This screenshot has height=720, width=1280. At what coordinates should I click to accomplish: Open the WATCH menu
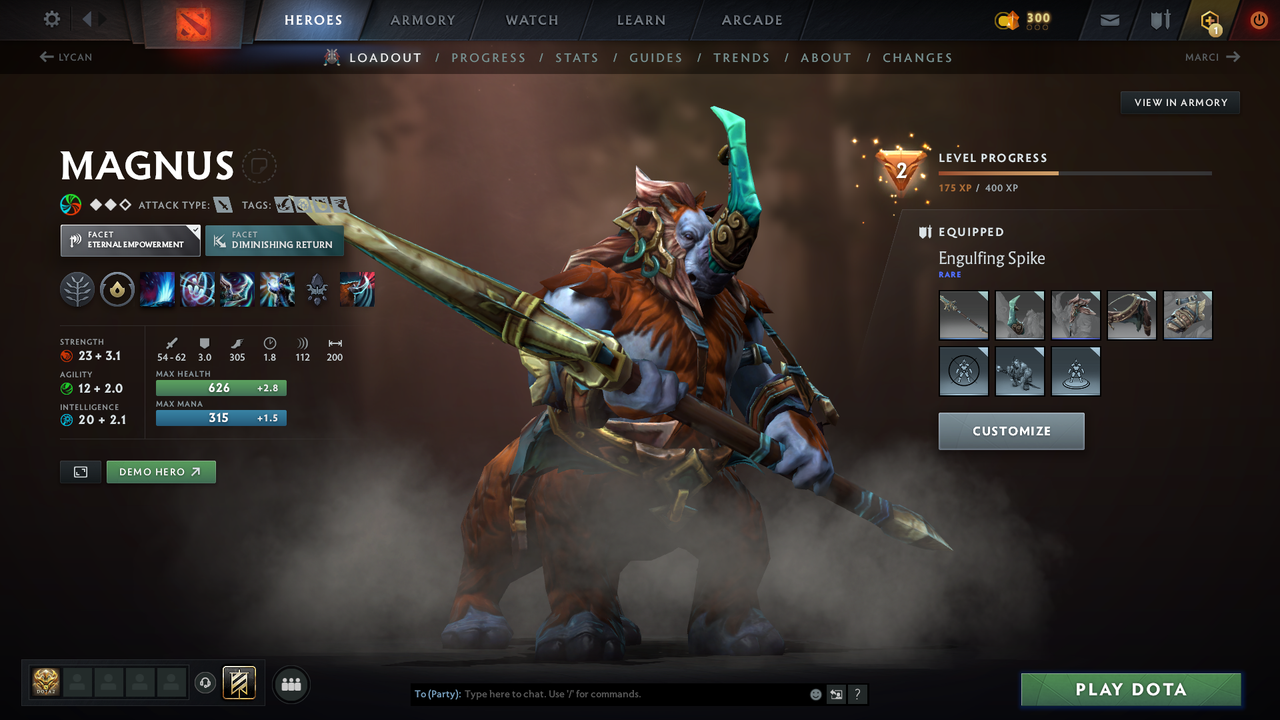[531, 19]
